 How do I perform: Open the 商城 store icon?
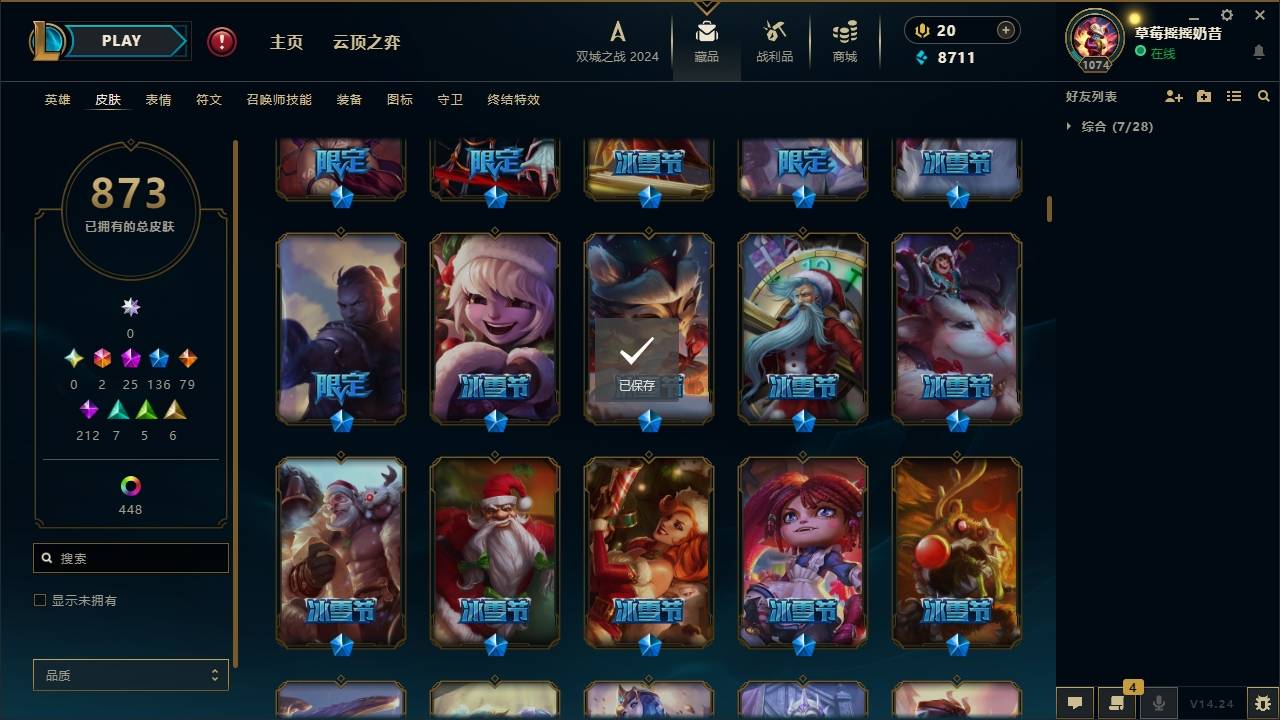point(843,40)
